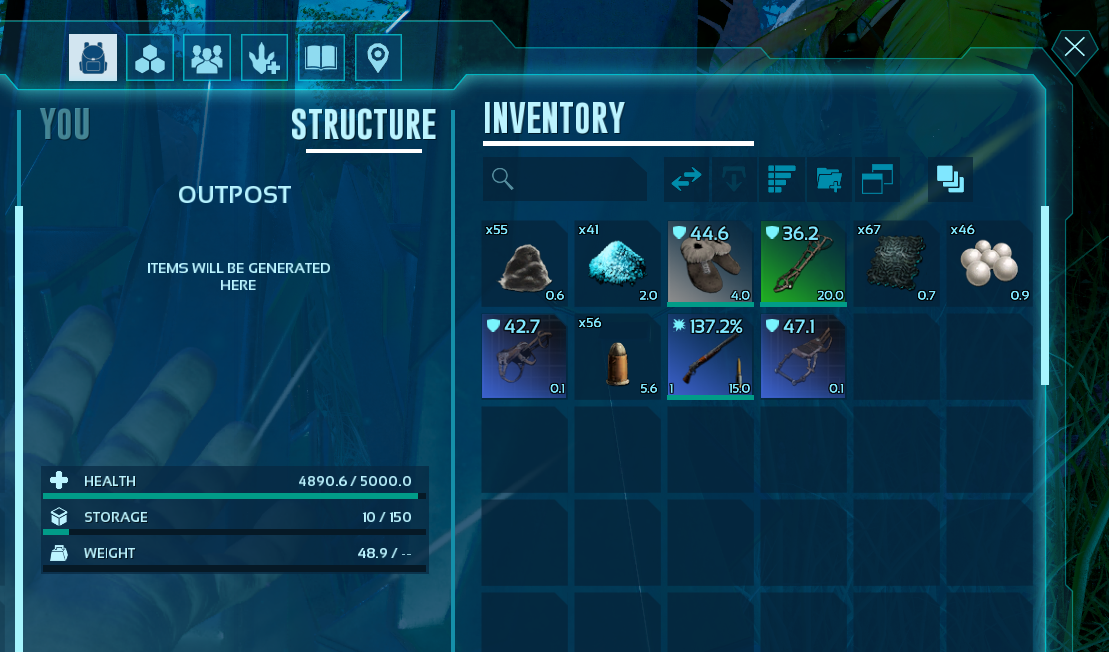Select the STRUCTURE panel heading

(x=363, y=126)
